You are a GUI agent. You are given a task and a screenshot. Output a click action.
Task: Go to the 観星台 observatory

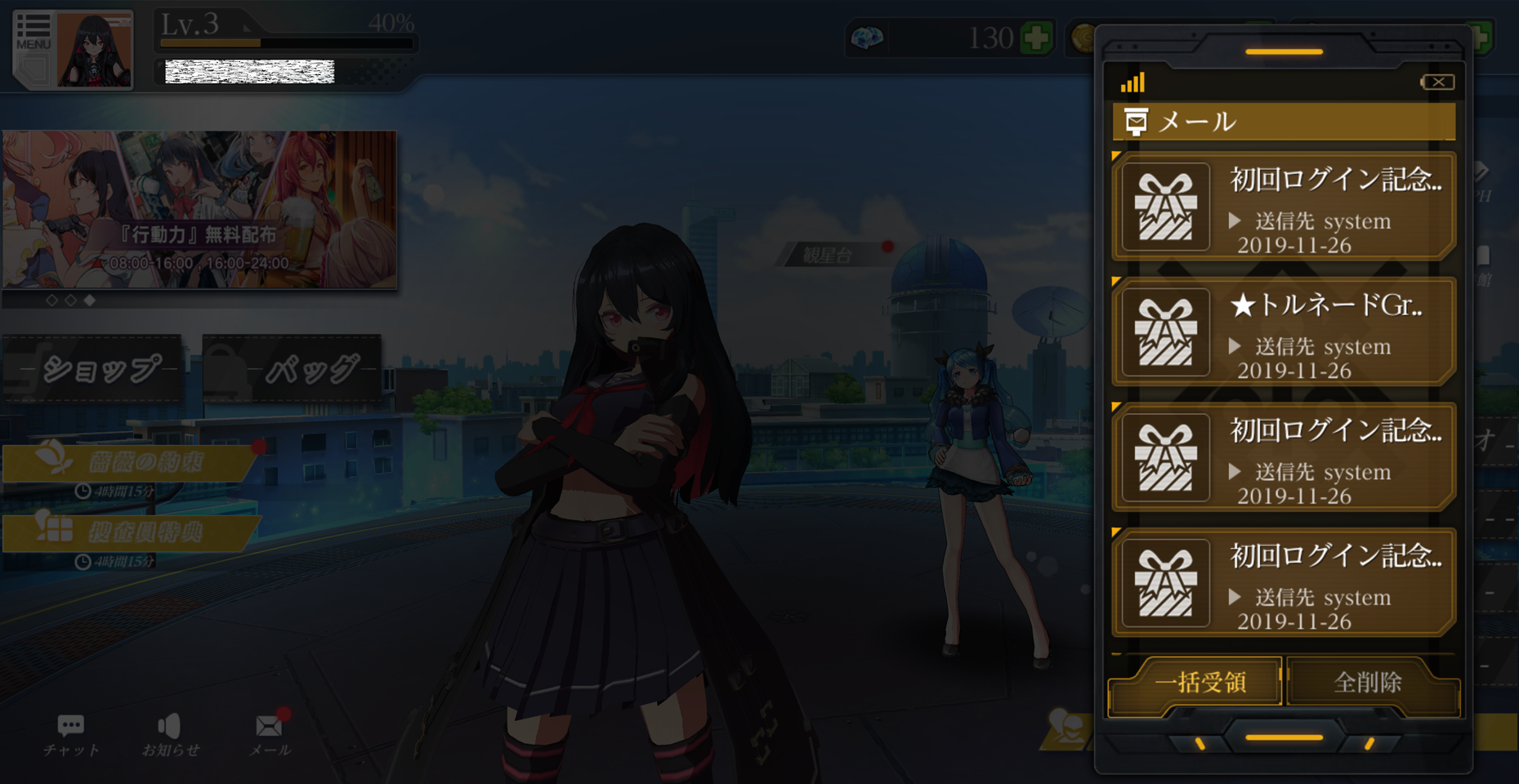click(828, 256)
